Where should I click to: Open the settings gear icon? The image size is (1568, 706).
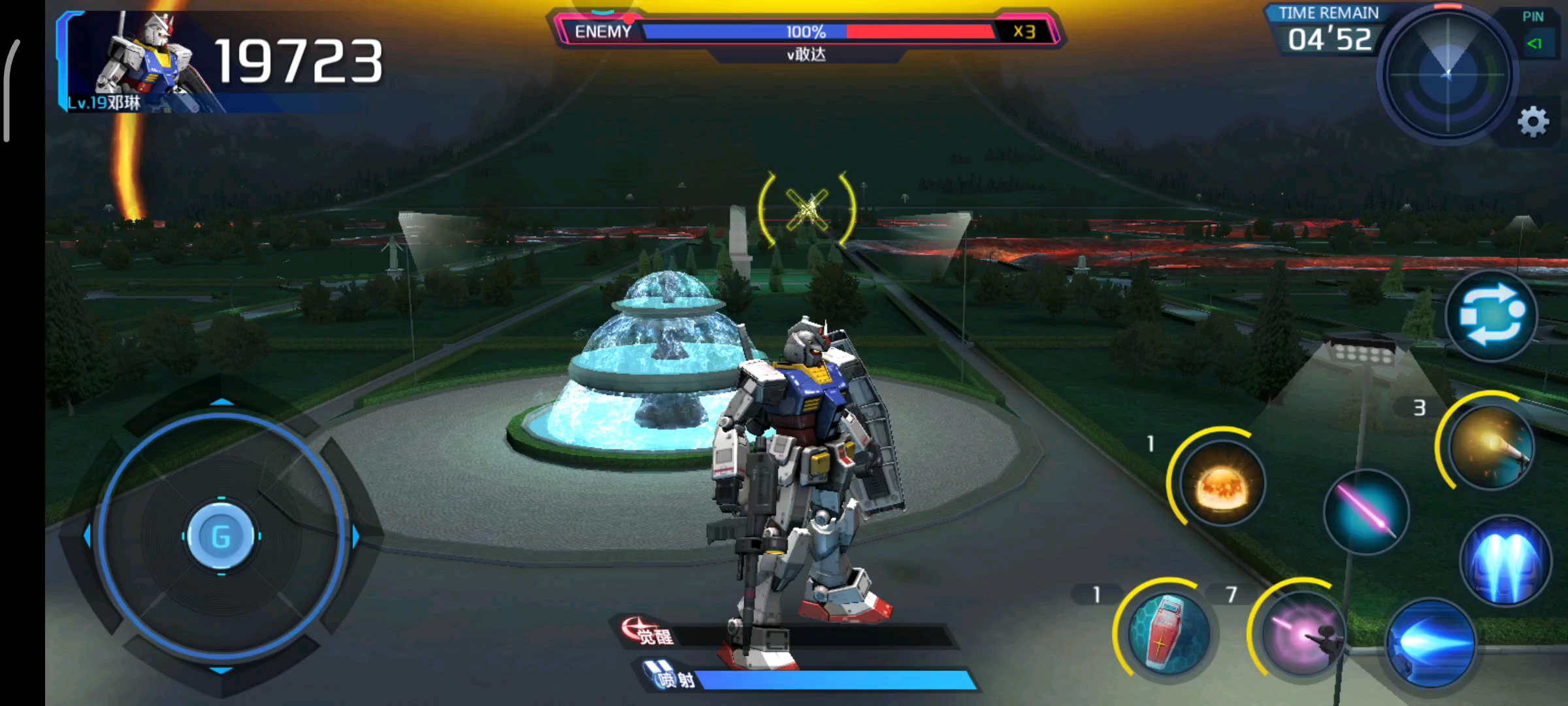coord(1533,122)
